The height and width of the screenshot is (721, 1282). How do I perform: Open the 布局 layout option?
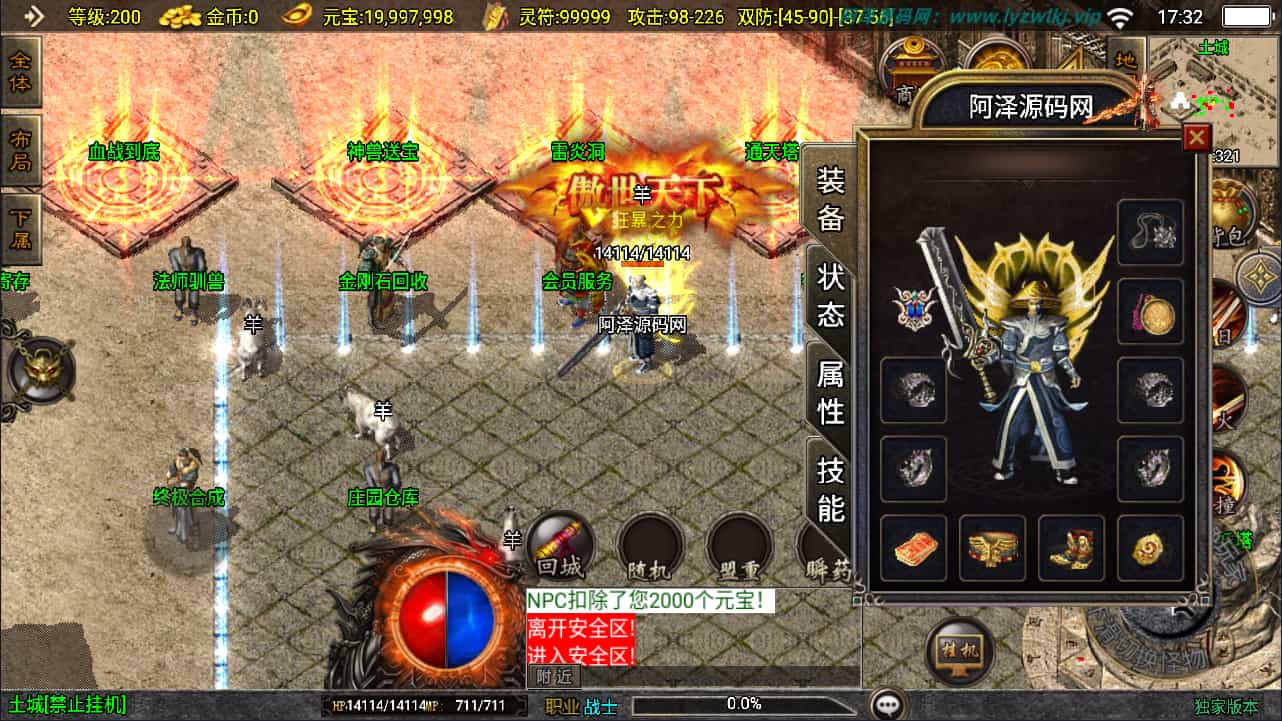tap(20, 150)
